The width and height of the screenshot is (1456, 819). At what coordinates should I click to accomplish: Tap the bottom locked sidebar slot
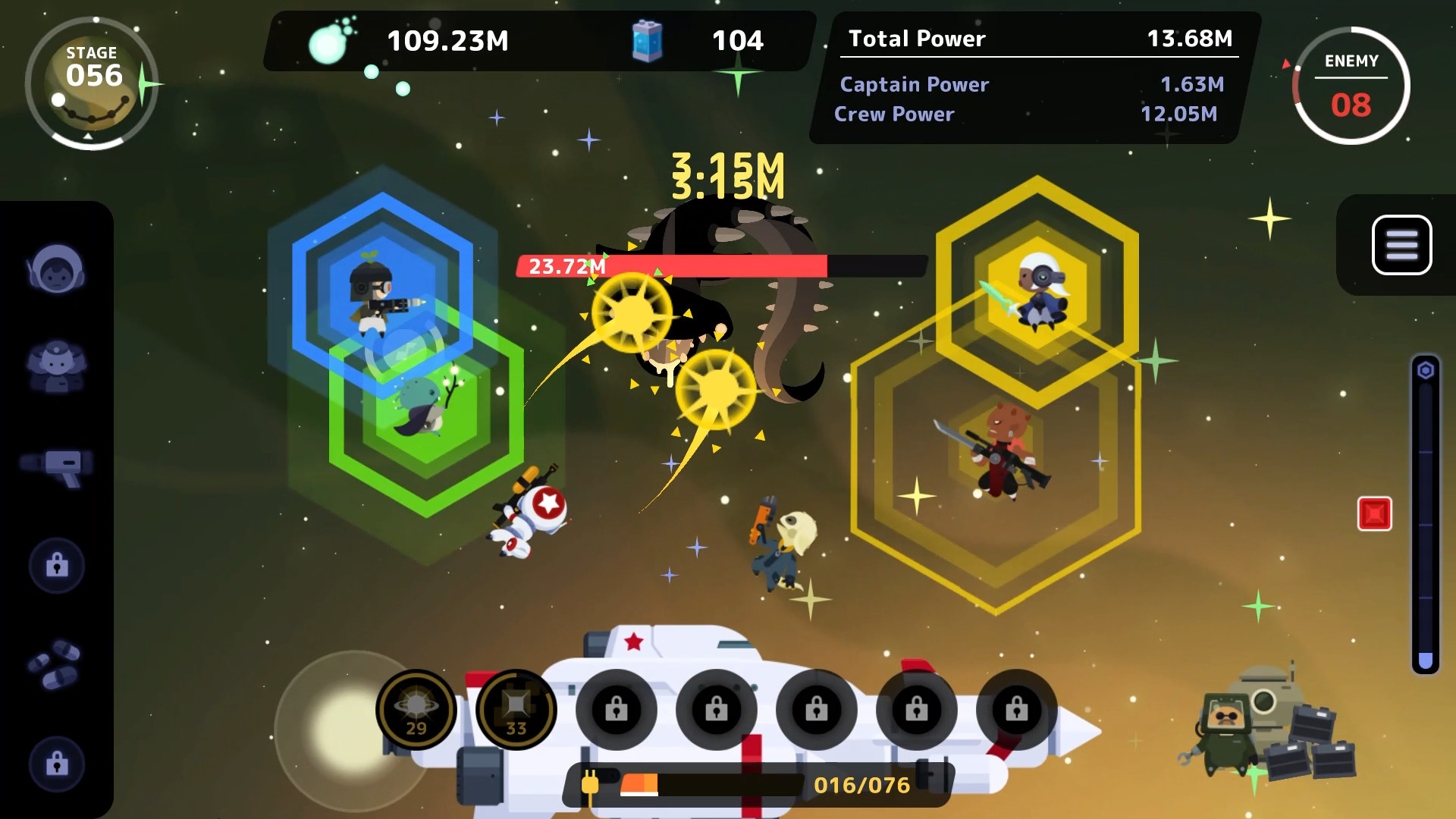coord(57,764)
